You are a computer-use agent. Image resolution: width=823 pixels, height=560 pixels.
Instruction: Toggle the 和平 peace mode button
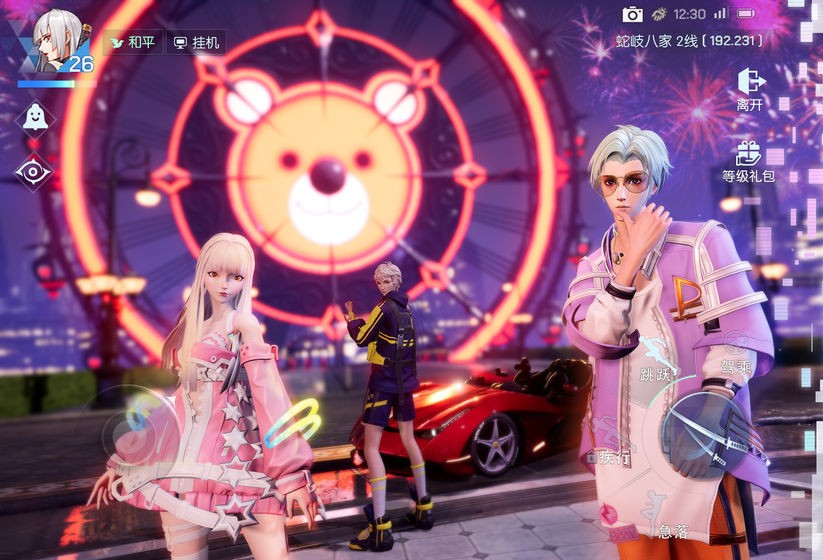[132, 42]
